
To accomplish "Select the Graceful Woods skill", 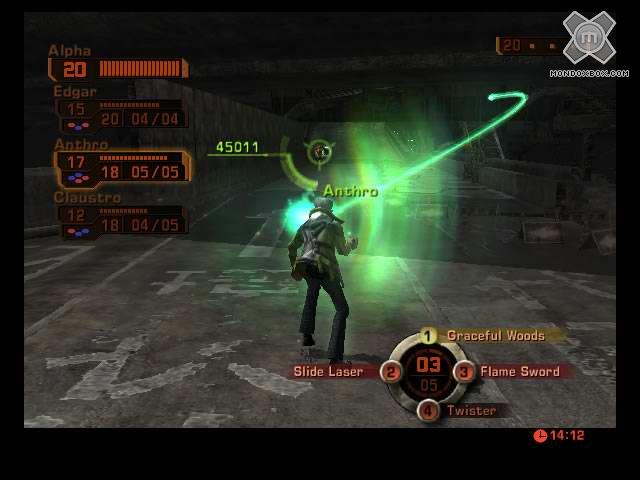I will tap(495, 336).
